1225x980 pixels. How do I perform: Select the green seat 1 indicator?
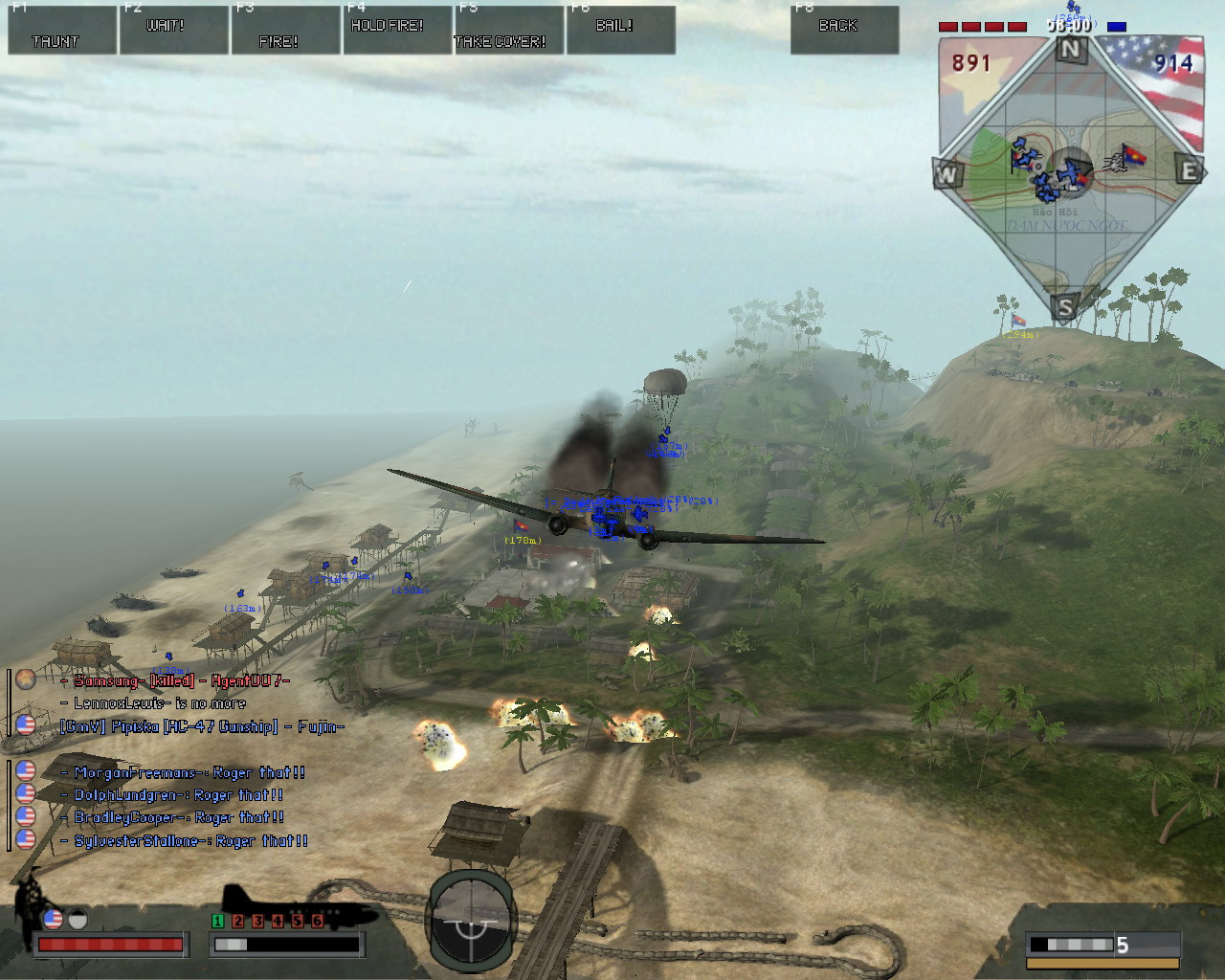click(218, 921)
